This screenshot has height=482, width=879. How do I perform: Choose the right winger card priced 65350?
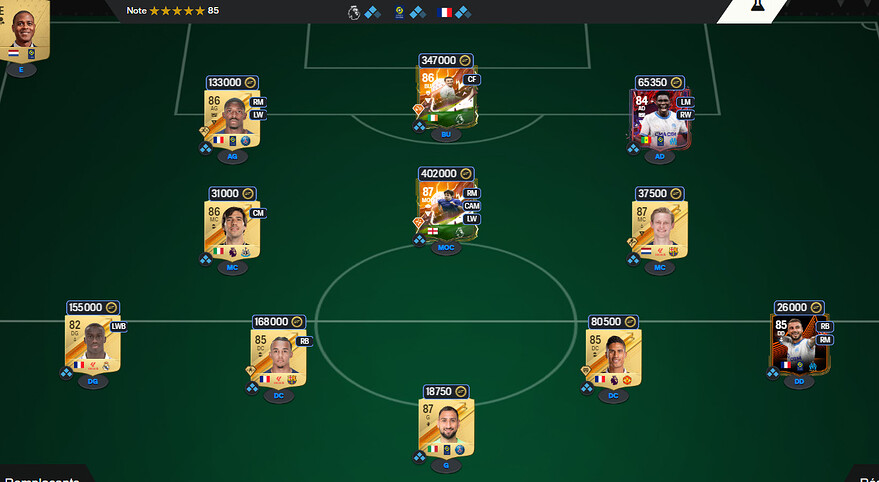660,121
